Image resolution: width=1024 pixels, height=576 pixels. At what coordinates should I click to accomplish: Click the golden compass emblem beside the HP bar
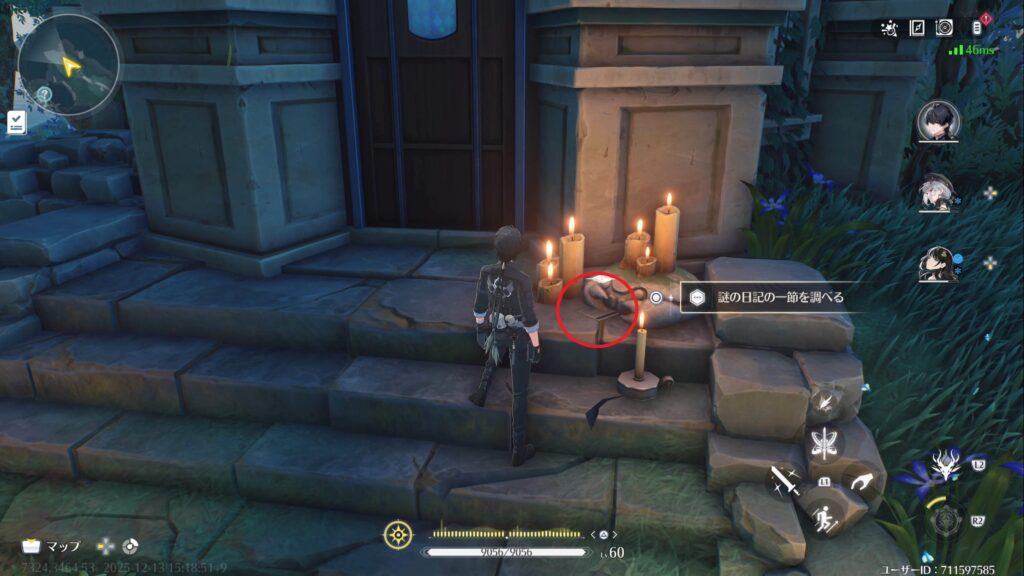coord(398,535)
